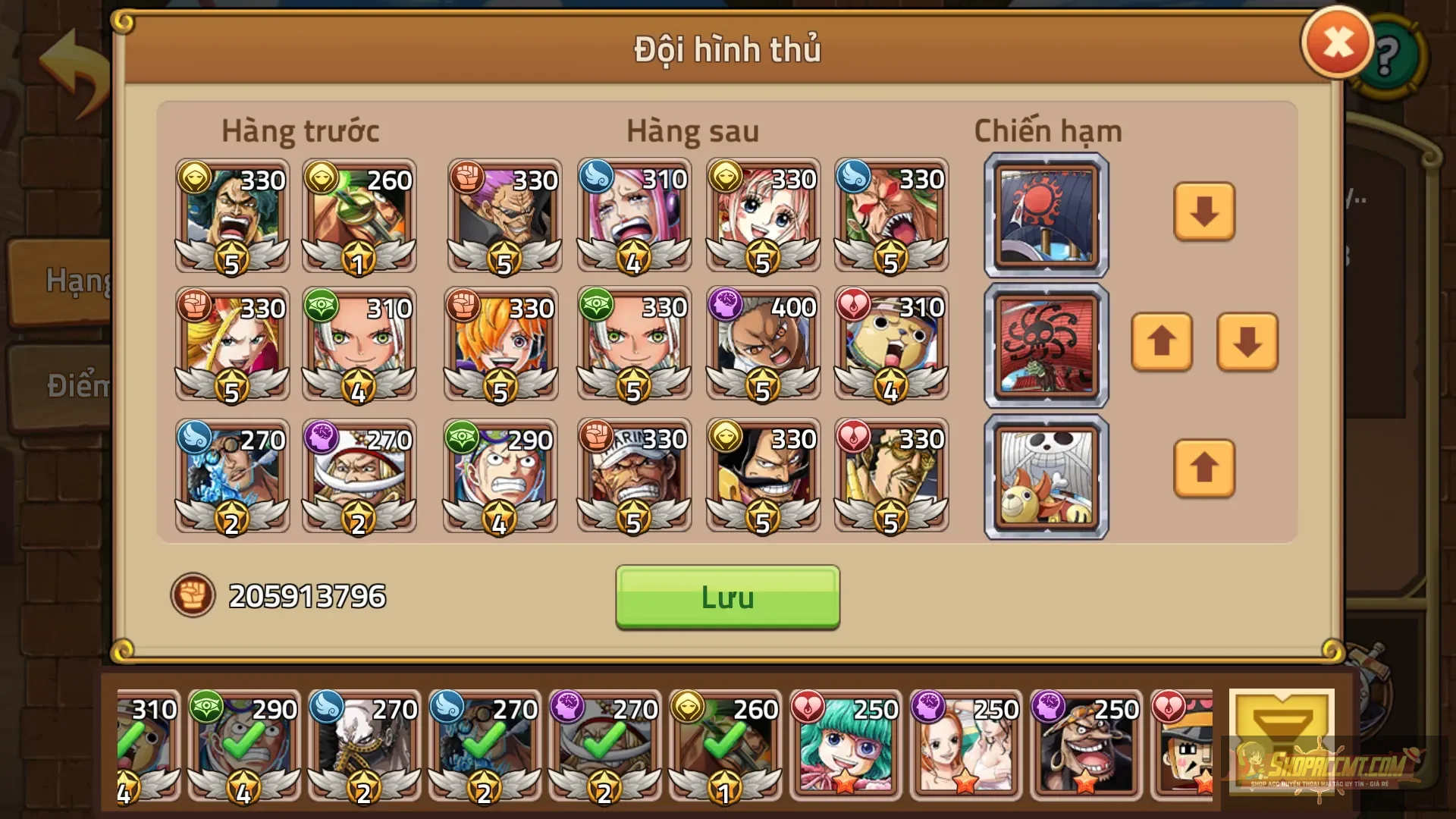This screenshot has height=819, width=1456.
Task: Select Chopper's heart-element portrait in middle row
Action: coord(891,345)
